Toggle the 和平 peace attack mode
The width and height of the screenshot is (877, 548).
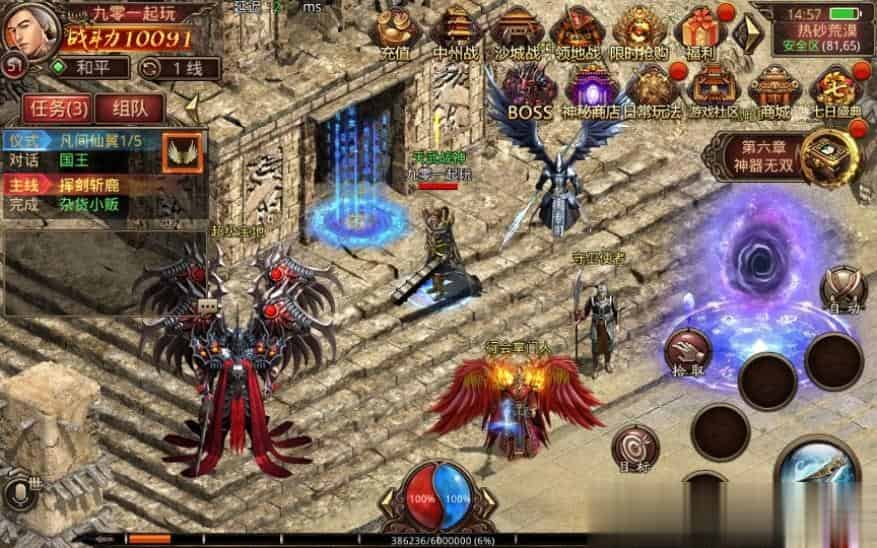(x=90, y=68)
